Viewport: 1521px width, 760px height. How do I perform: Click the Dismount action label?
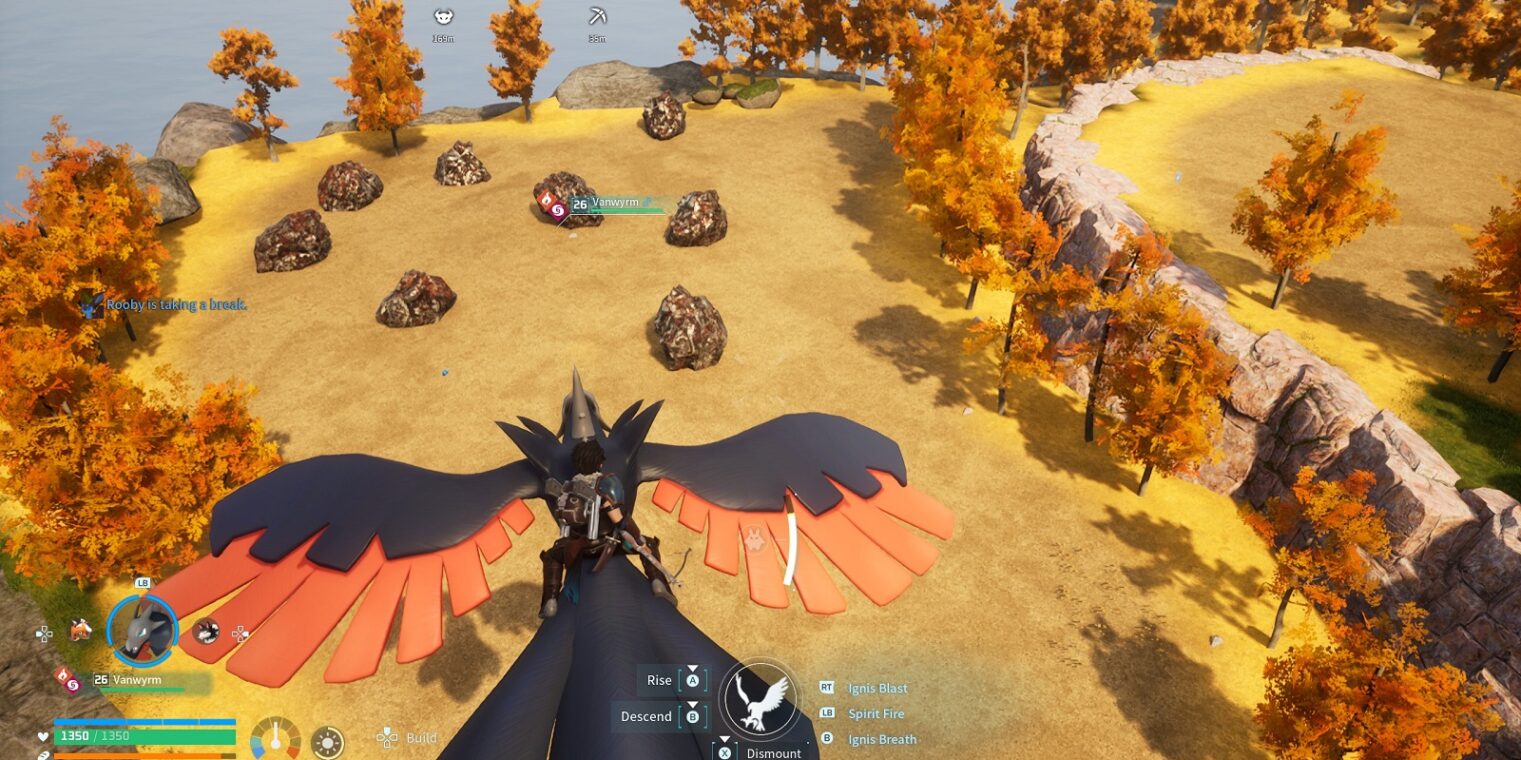pos(773,753)
